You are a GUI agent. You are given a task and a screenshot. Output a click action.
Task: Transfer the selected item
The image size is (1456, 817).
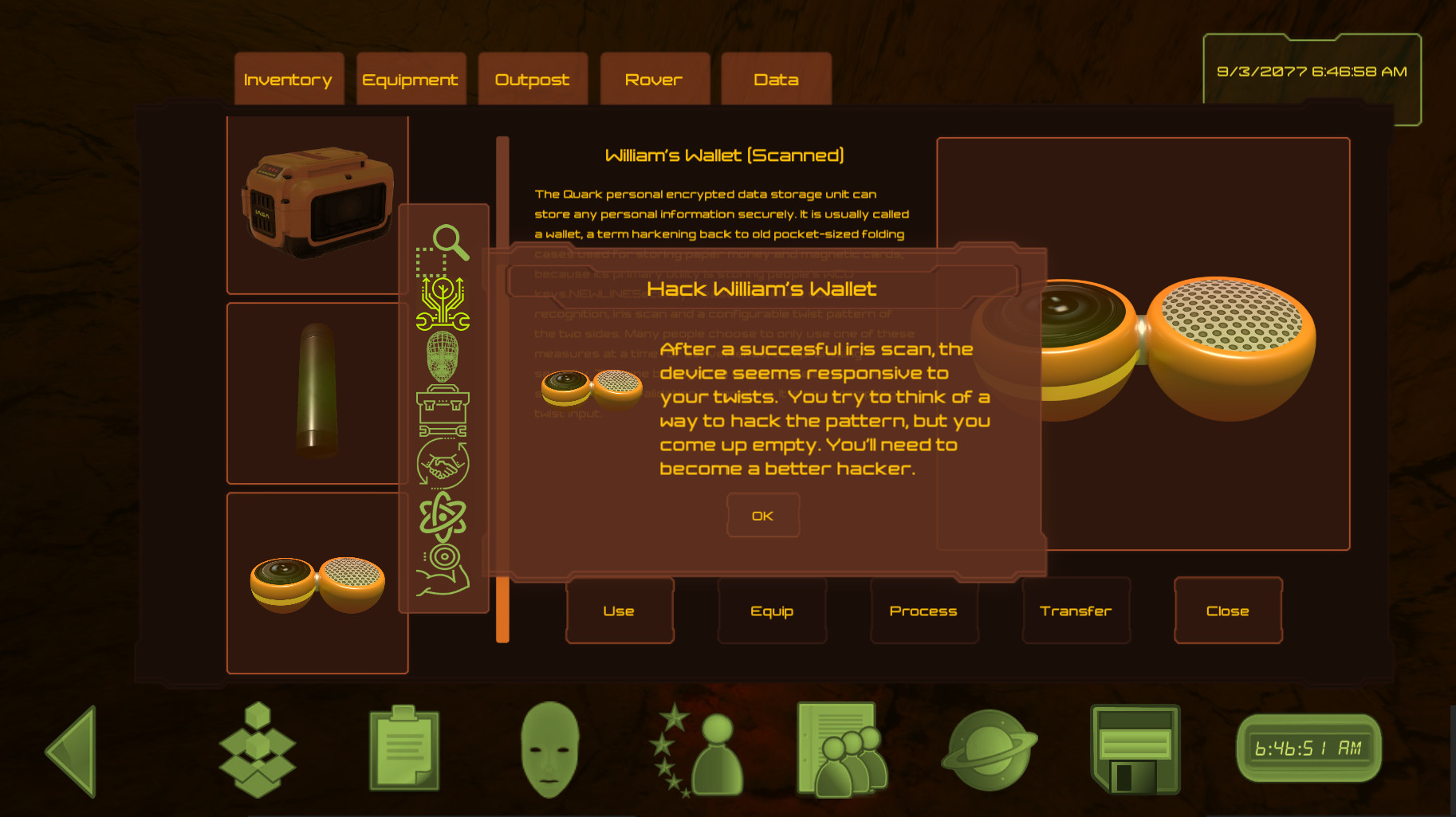pyautogui.click(x=1076, y=611)
